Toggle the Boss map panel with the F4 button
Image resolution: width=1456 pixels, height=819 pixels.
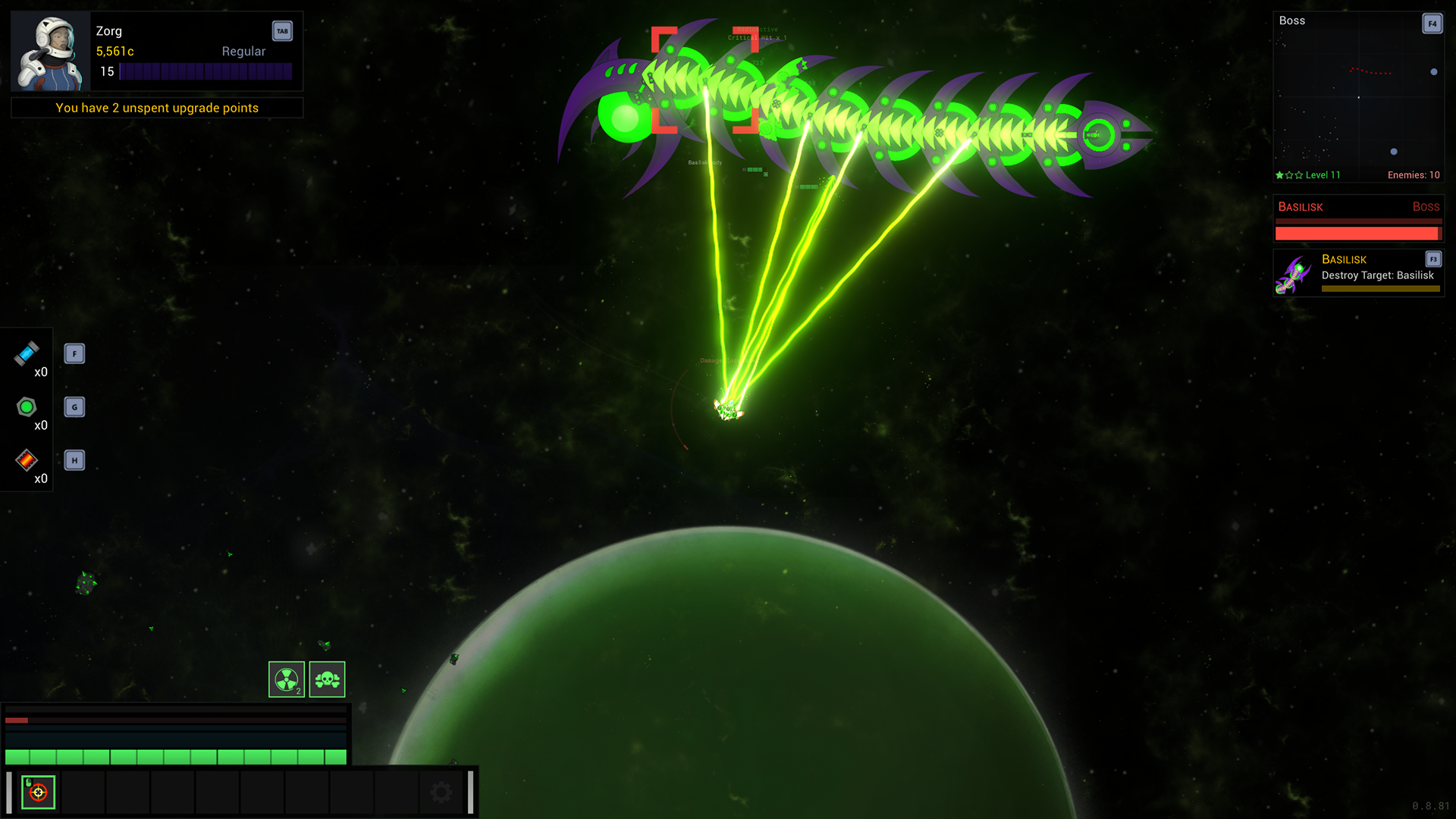coord(1432,24)
